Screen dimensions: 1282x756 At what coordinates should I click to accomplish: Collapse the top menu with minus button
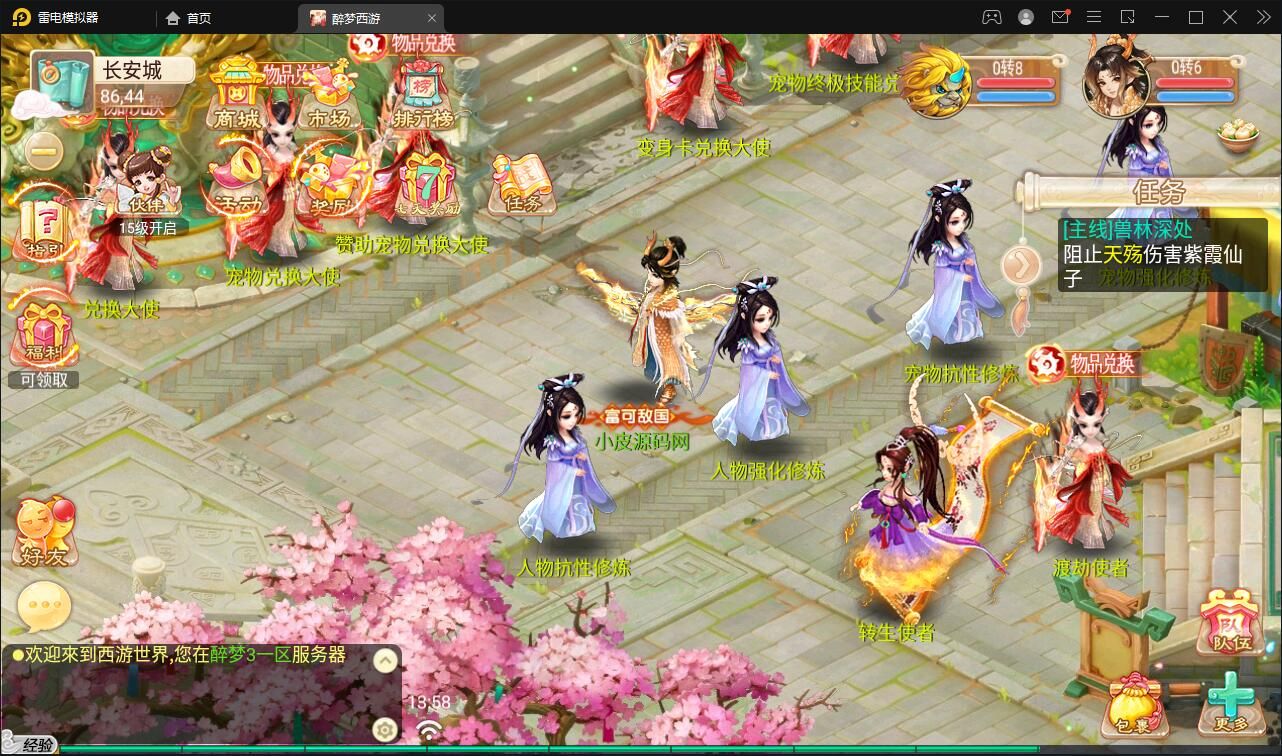[43, 151]
